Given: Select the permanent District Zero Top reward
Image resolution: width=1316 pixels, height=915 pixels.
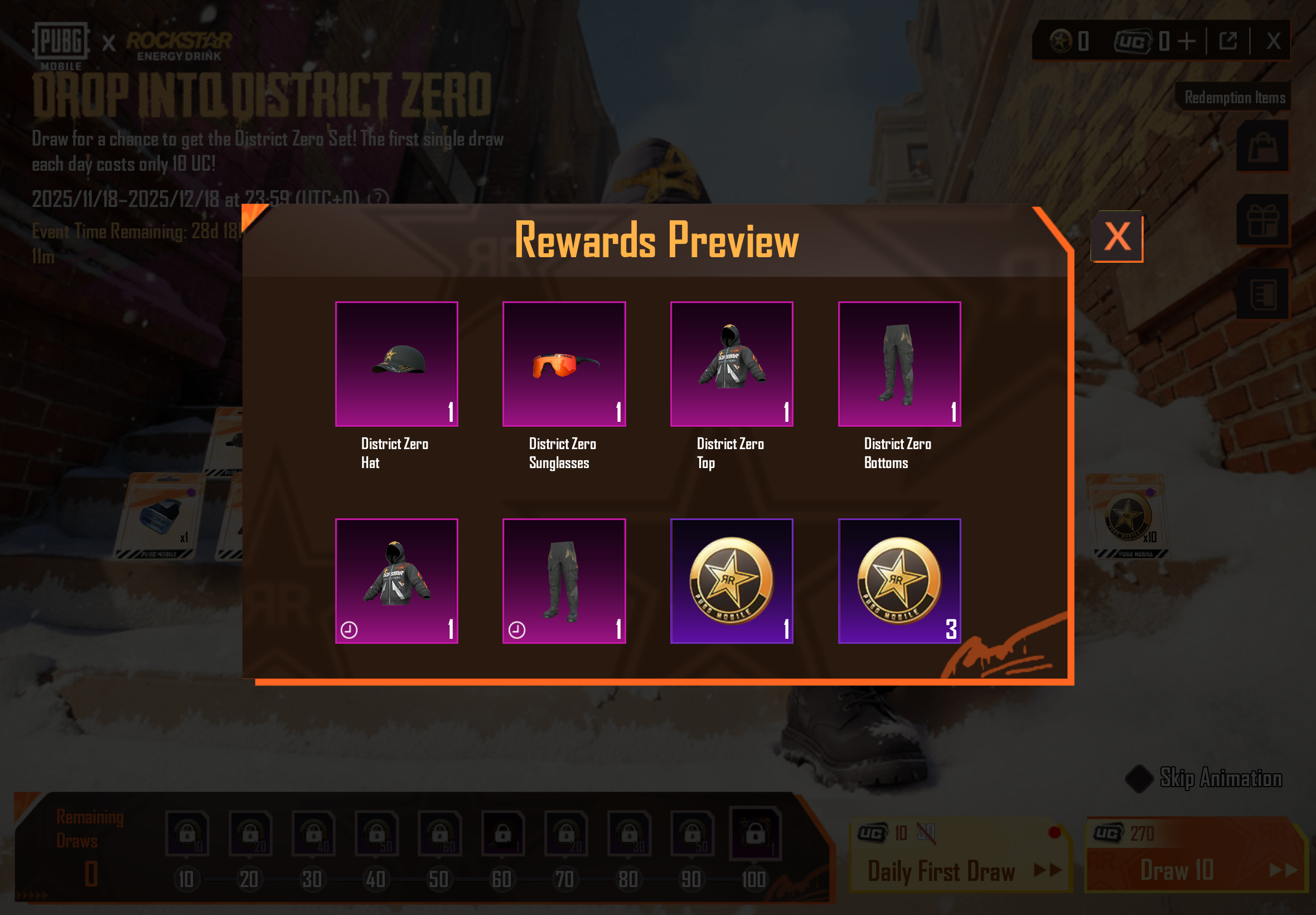Looking at the screenshot, I should tap(732, 364).
